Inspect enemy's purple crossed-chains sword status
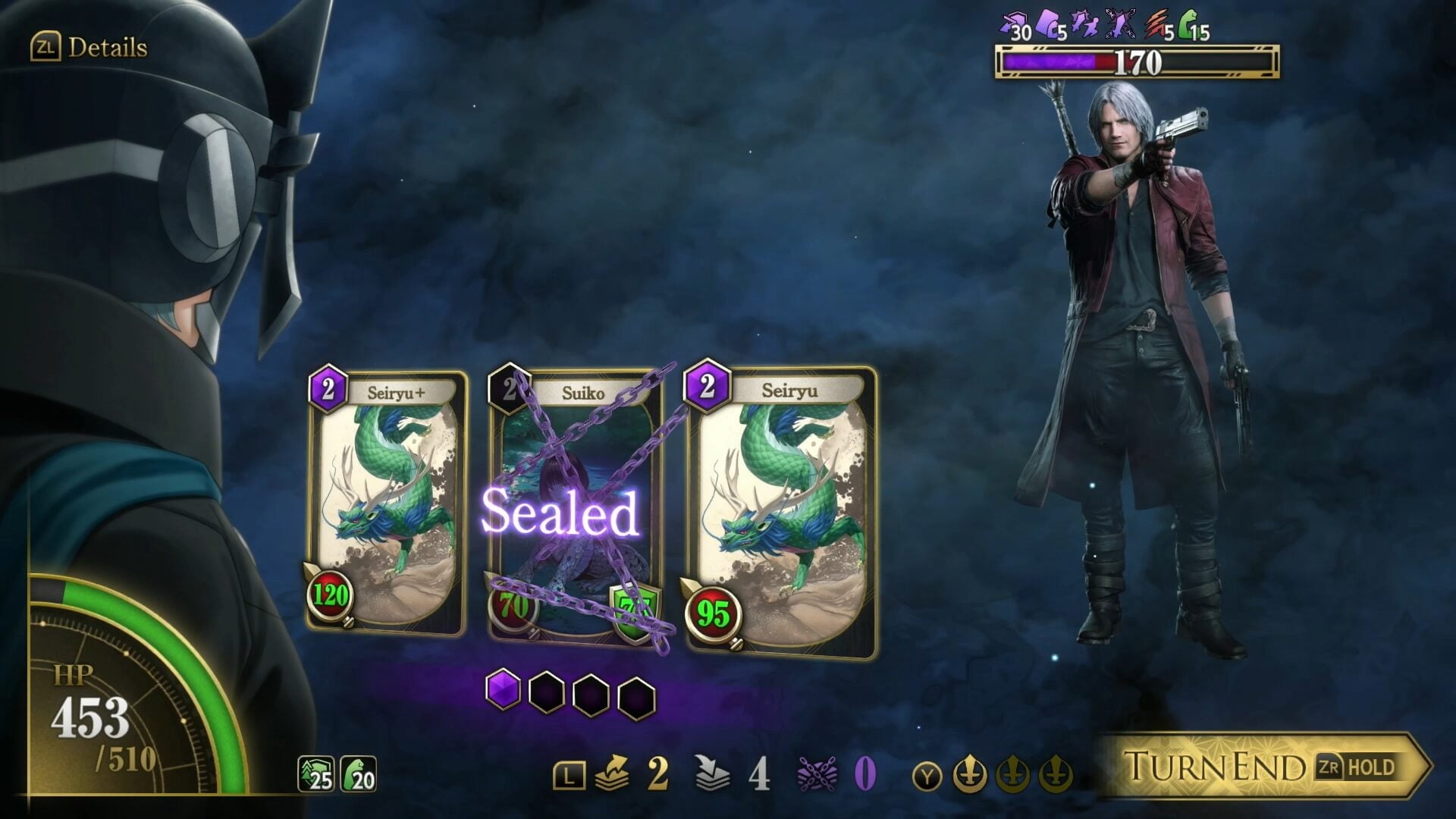 [x=1121, y=25]
